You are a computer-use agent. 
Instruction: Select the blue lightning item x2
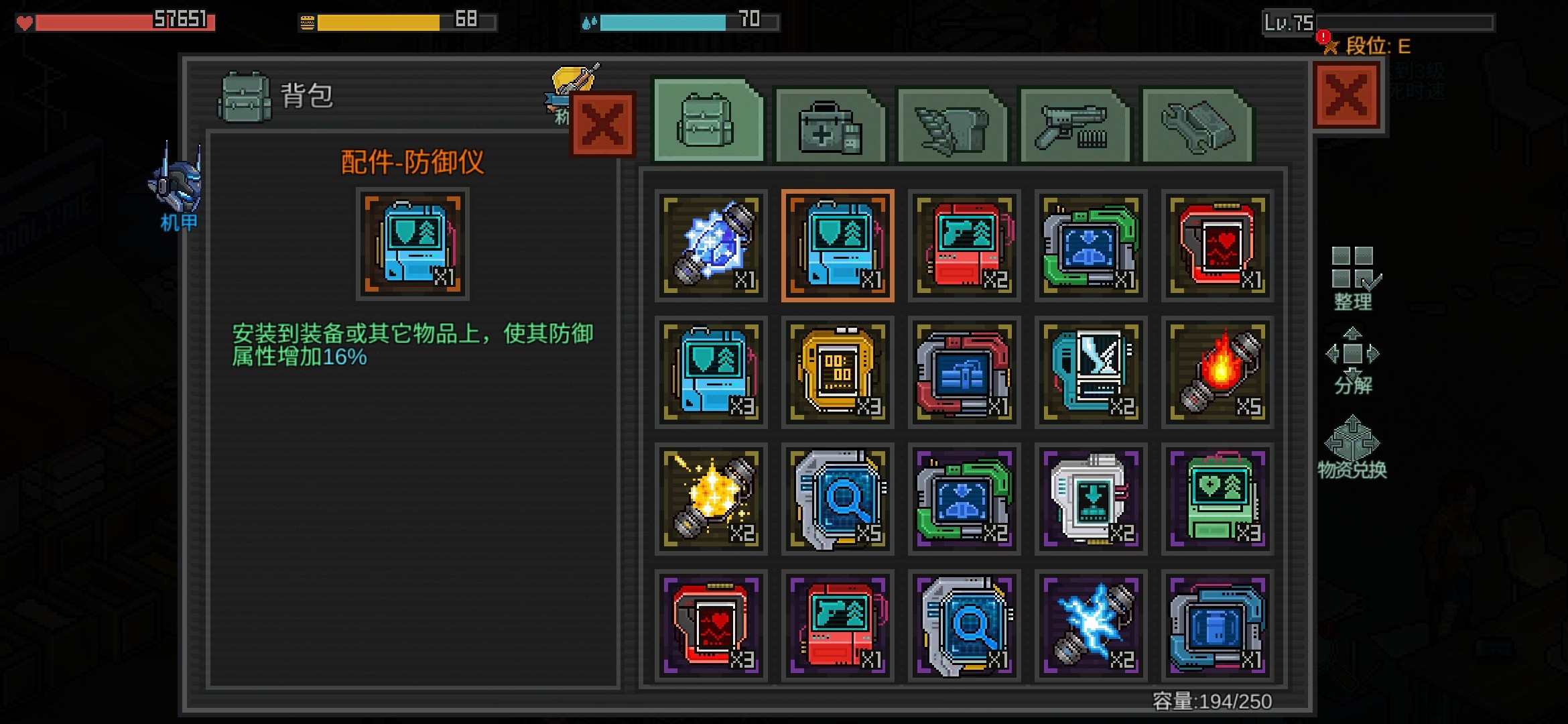(x=1090, y=625)
